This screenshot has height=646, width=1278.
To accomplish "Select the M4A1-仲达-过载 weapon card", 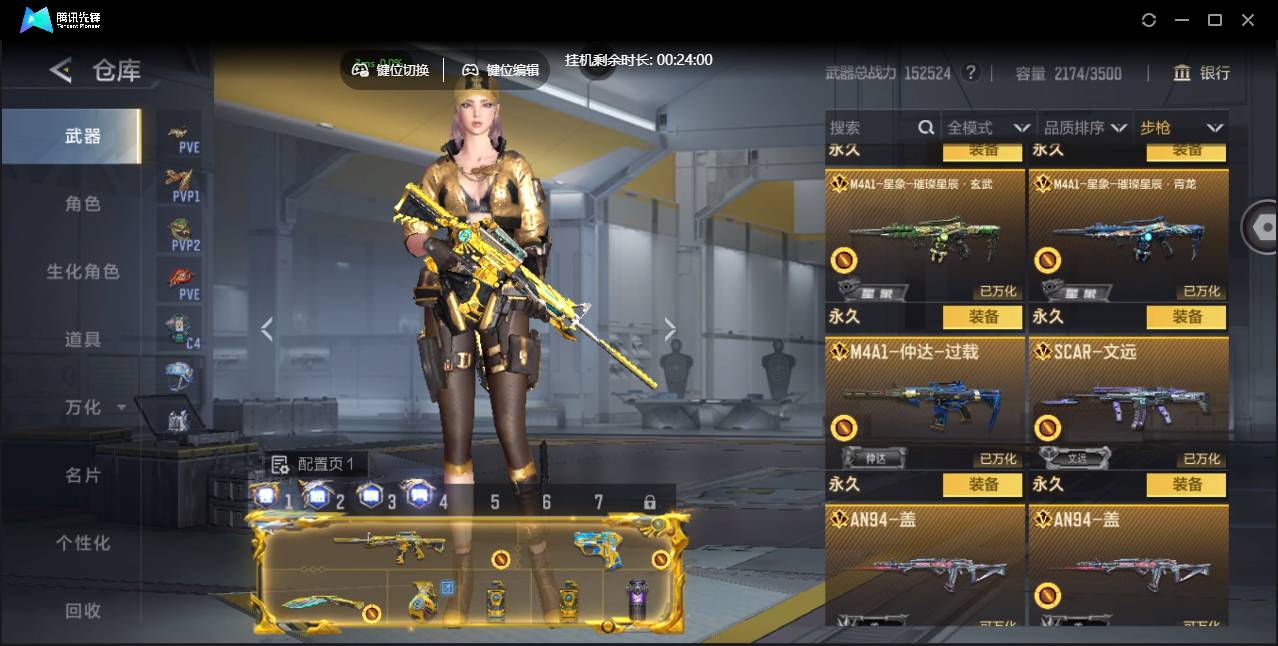I will tap(925, 400).
